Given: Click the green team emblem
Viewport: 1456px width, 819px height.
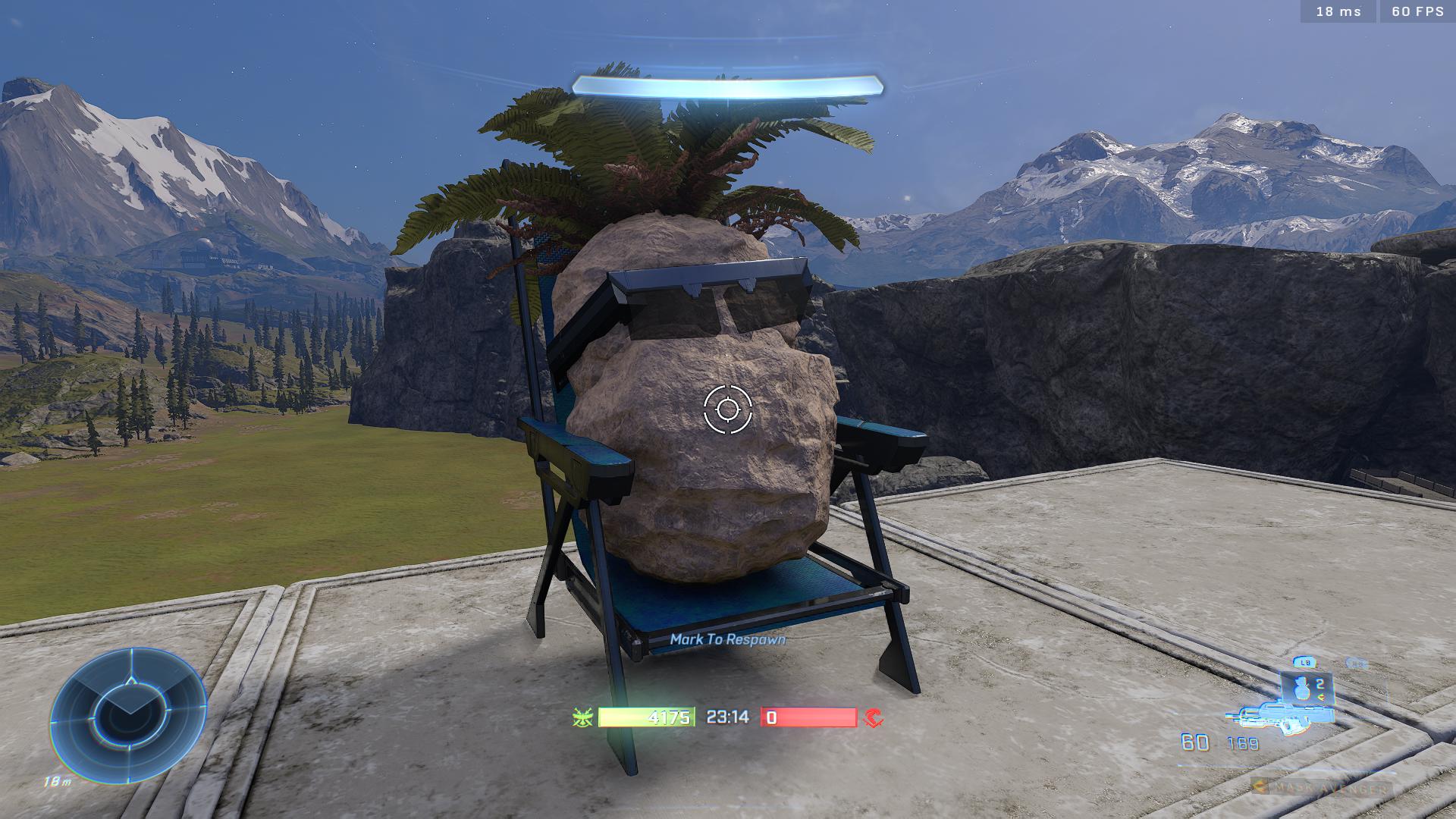Looking at the screenshot, I should coord(582,717).
